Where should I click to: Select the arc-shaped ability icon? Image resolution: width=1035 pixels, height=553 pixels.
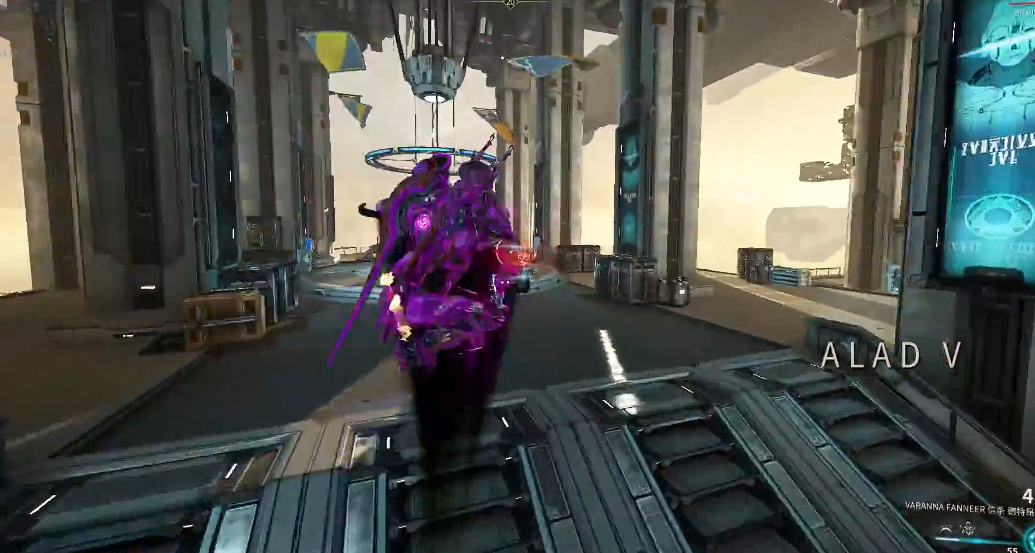[x=946, y=529]
